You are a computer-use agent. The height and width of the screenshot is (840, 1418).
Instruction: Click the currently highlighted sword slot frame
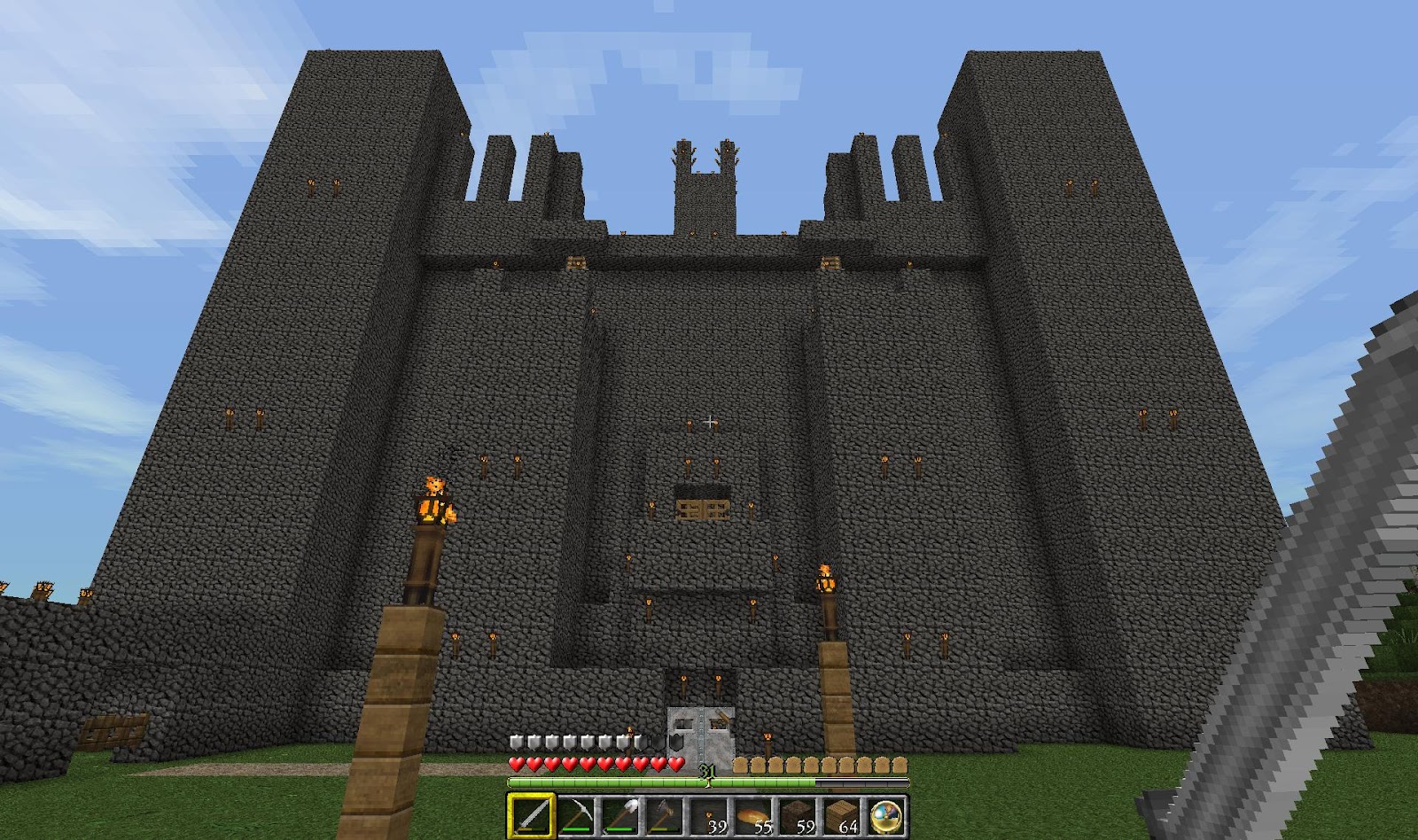click(x=532, y=795)
